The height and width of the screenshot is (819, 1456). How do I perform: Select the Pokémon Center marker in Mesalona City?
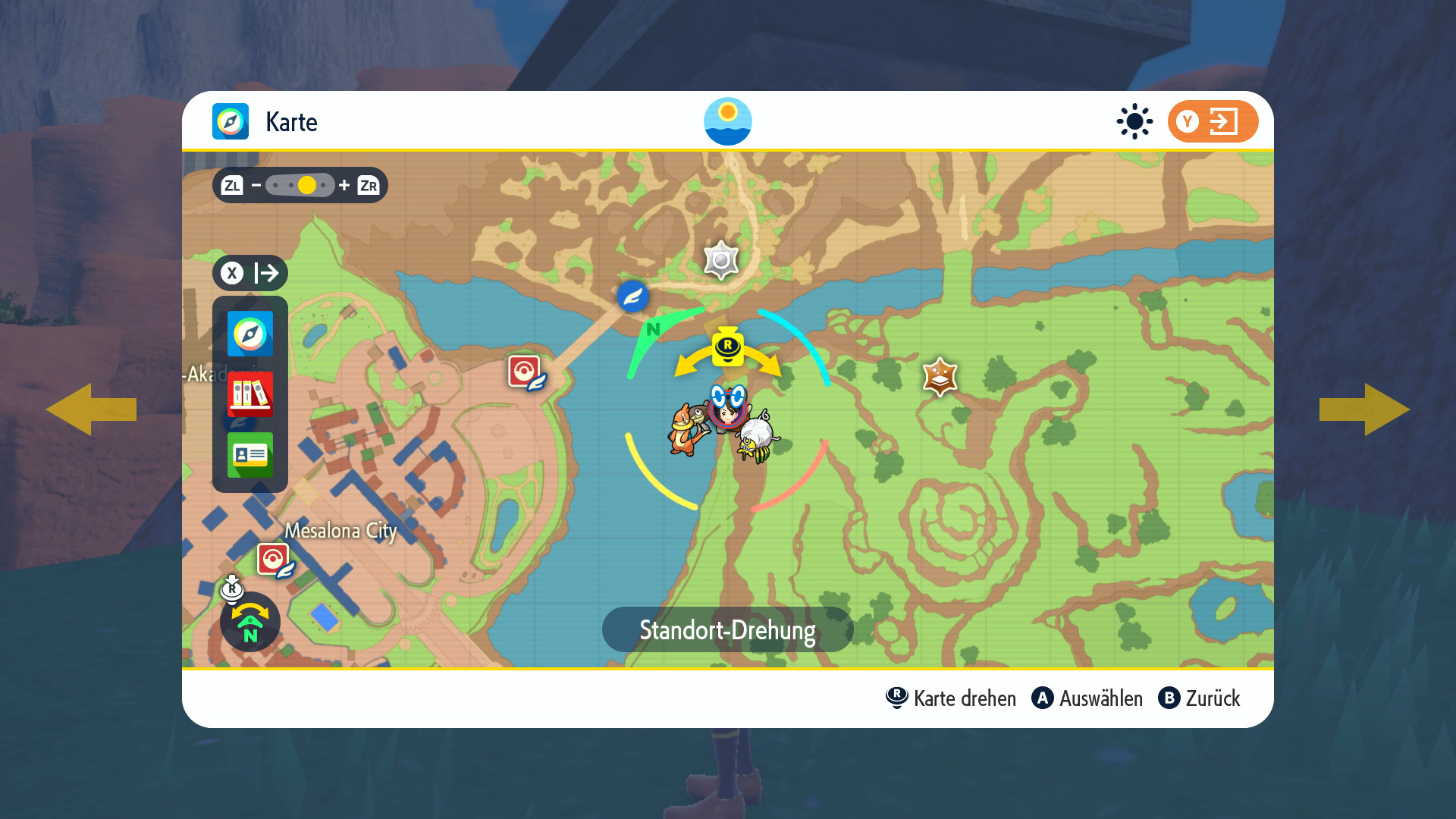pos(274,560)
